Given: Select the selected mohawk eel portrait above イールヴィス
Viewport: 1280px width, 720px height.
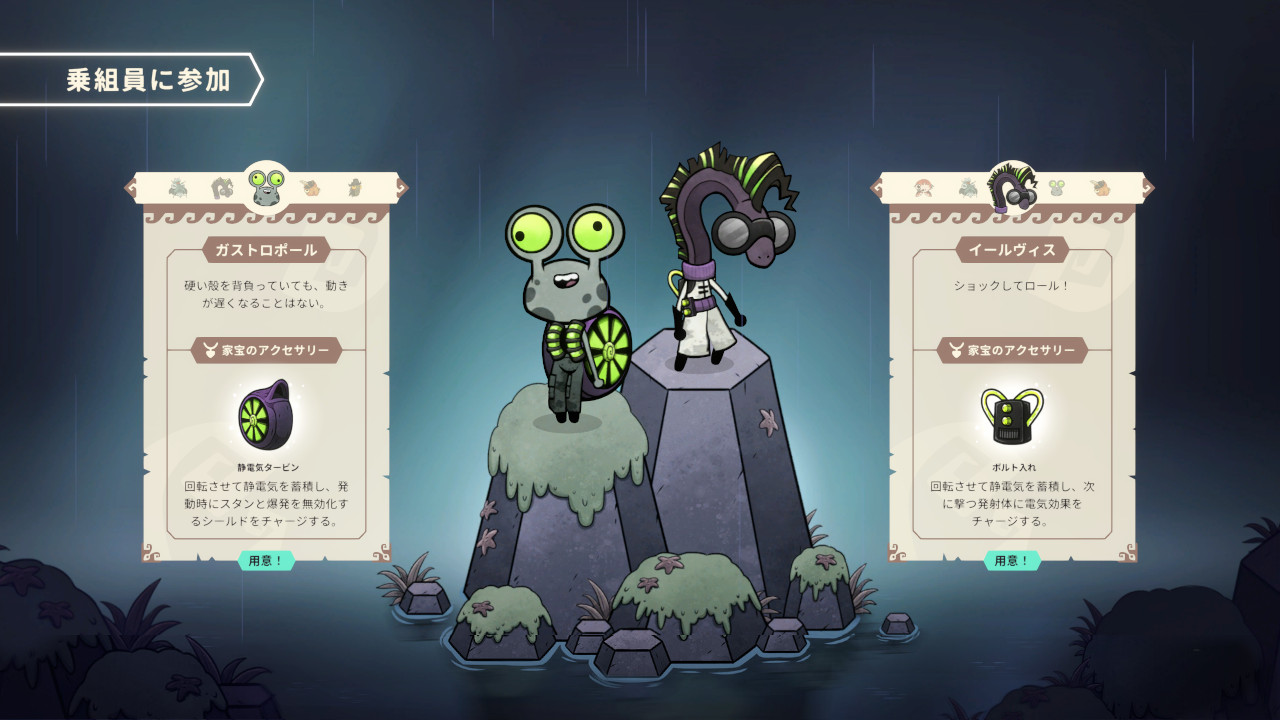Looking at the screenshot, I should click(1013, 187).
